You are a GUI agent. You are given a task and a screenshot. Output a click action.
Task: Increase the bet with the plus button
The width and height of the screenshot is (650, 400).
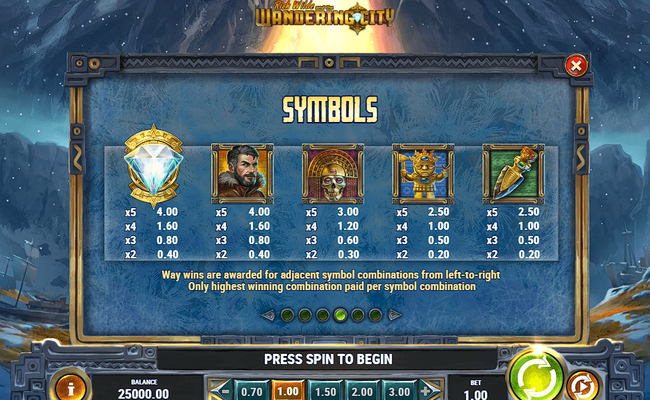(427, 391)
